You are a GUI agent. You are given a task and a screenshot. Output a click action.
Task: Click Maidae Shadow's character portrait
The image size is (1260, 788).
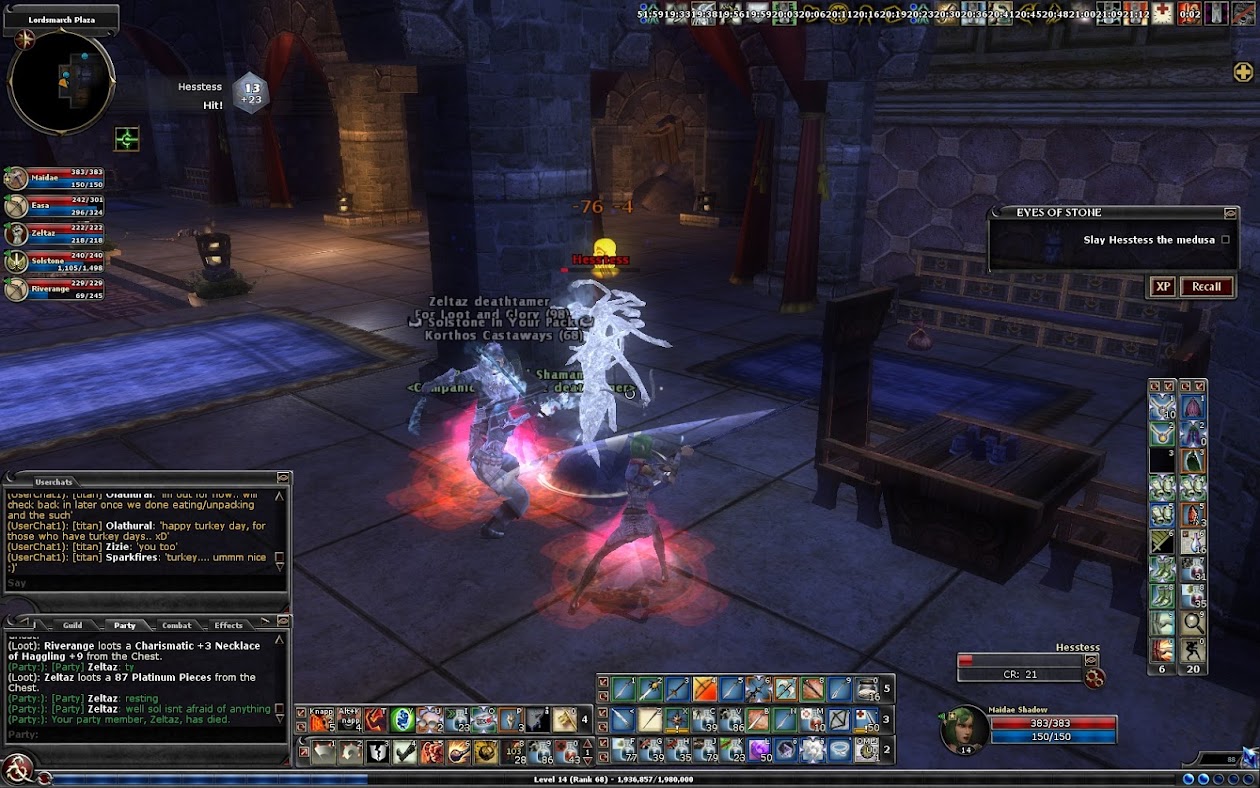pyautogui.click(x=964, y=730)
